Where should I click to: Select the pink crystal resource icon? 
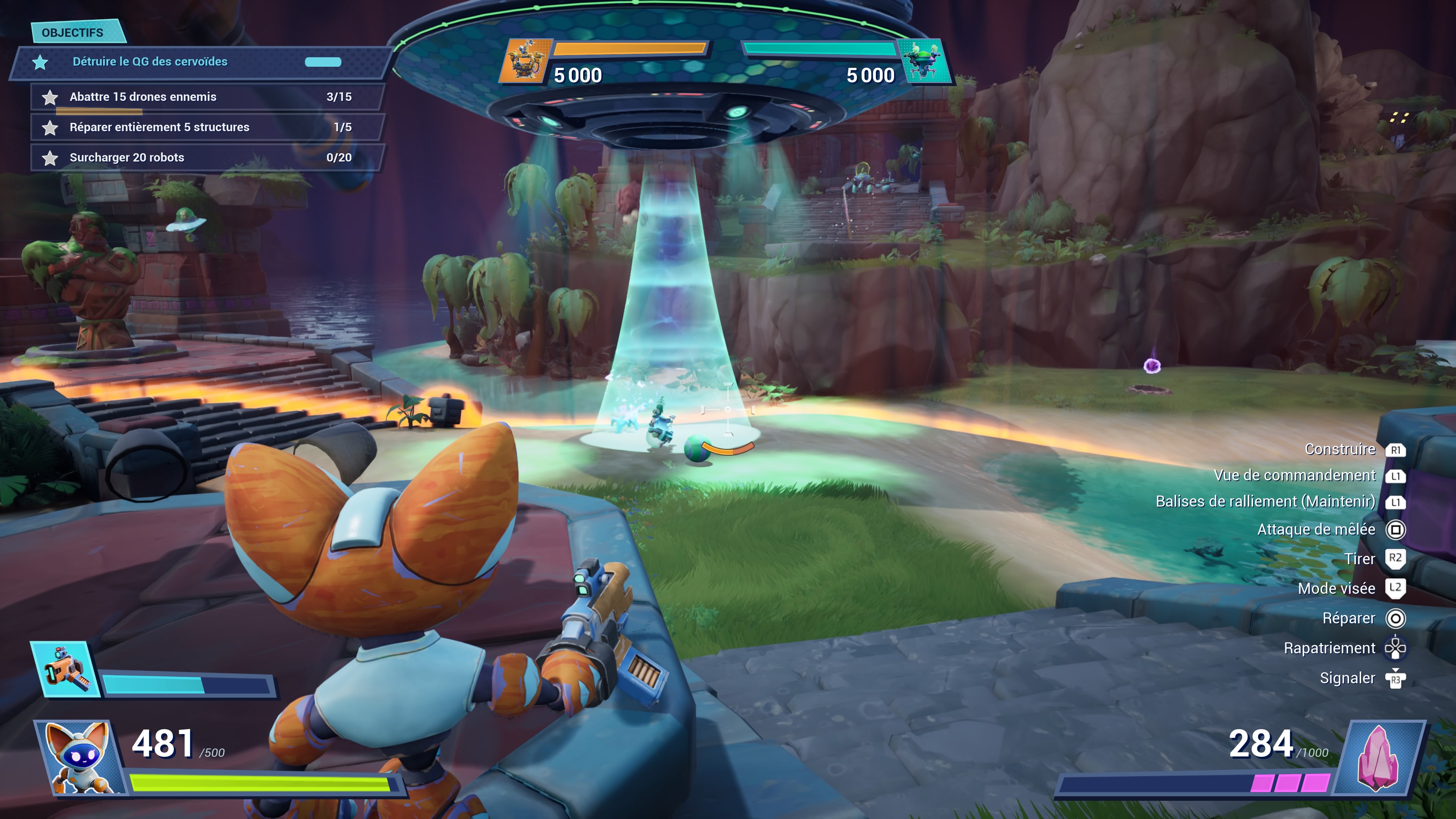coord(1378,758)
